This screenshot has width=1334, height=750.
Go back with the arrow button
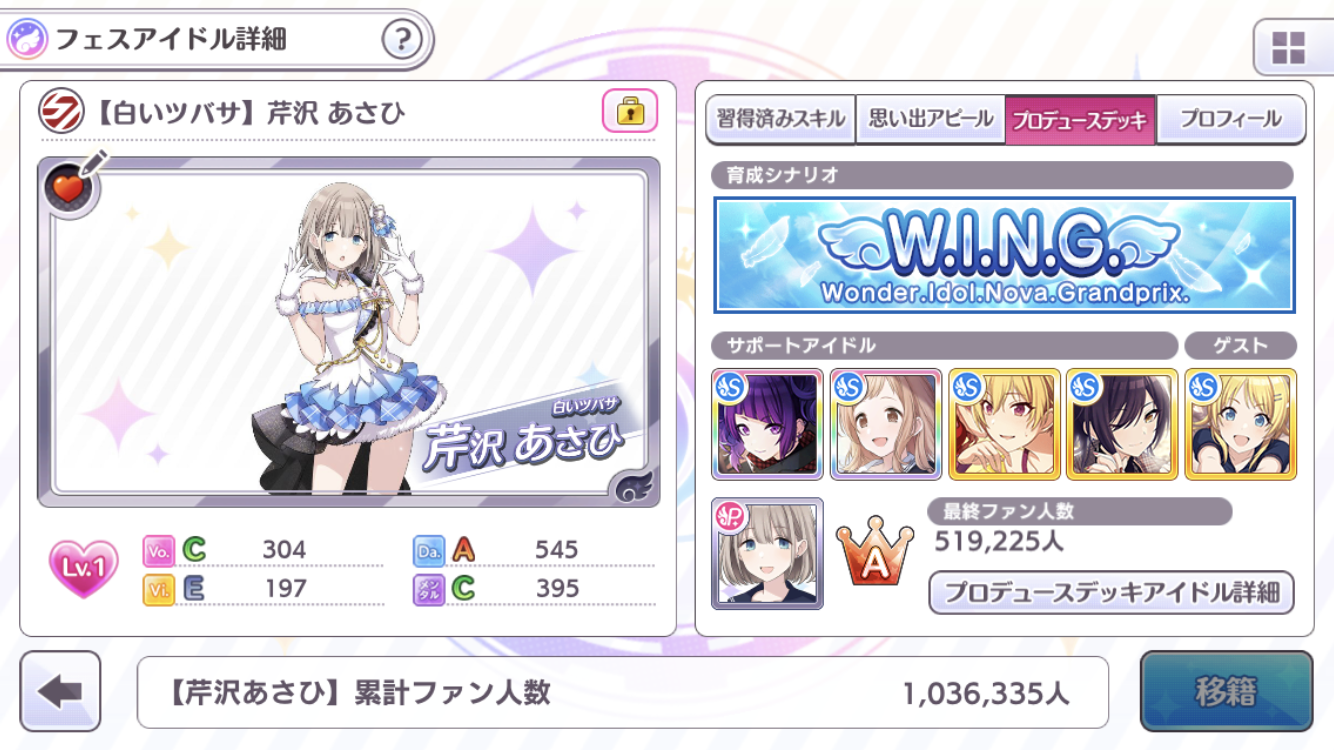pos(61,691)
